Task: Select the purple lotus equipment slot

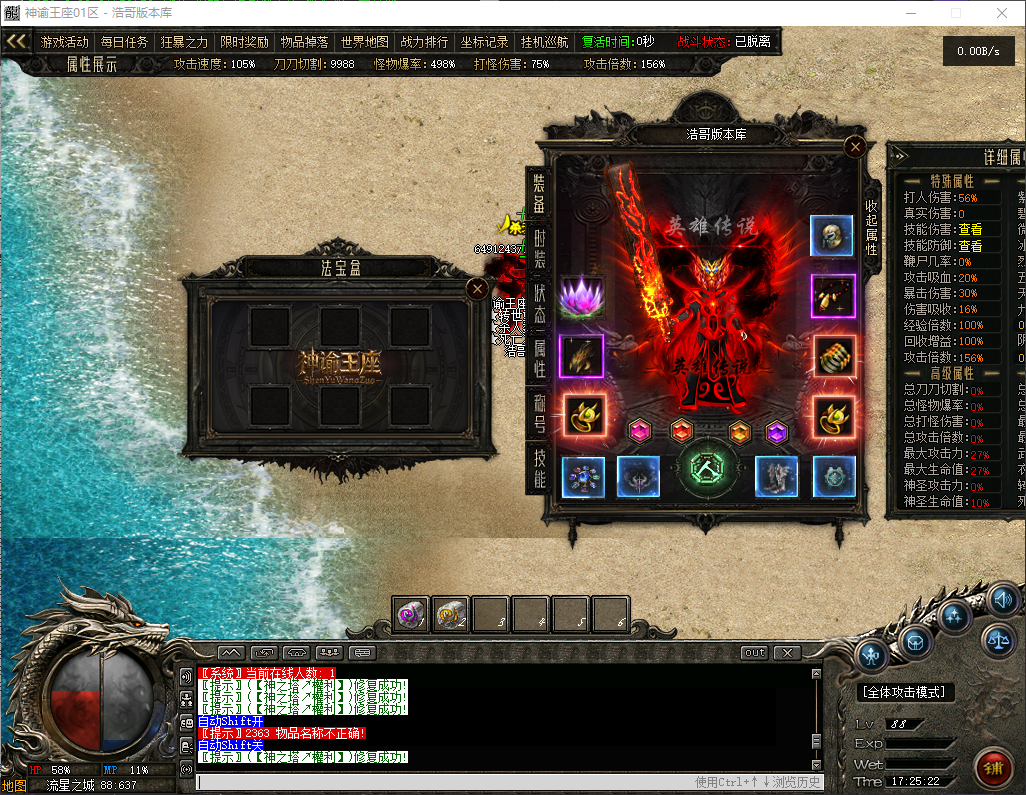Action: coord(581,297)
